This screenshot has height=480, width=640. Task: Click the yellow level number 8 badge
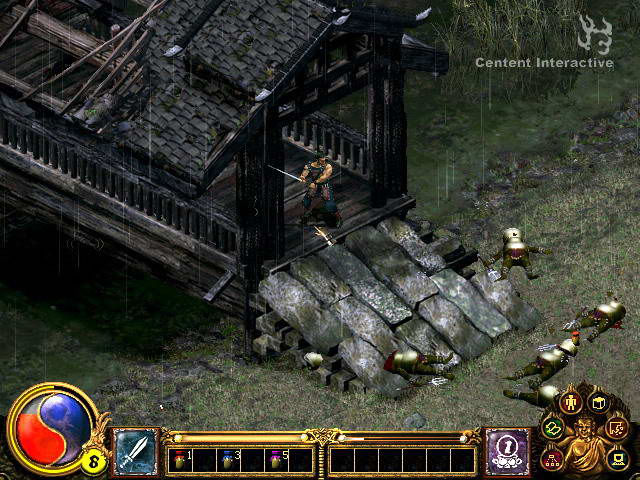(92, 461)
